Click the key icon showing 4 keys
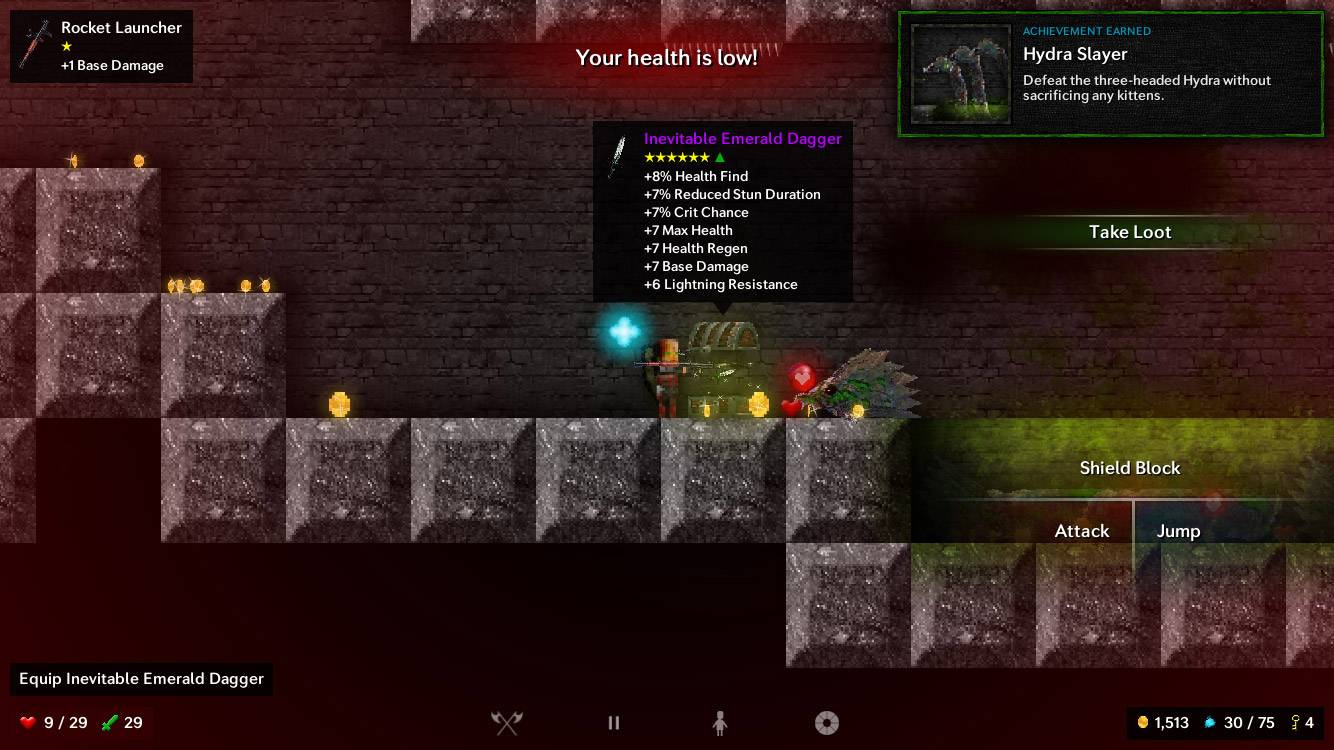 pyautogui.click(x=1294, y=722)
